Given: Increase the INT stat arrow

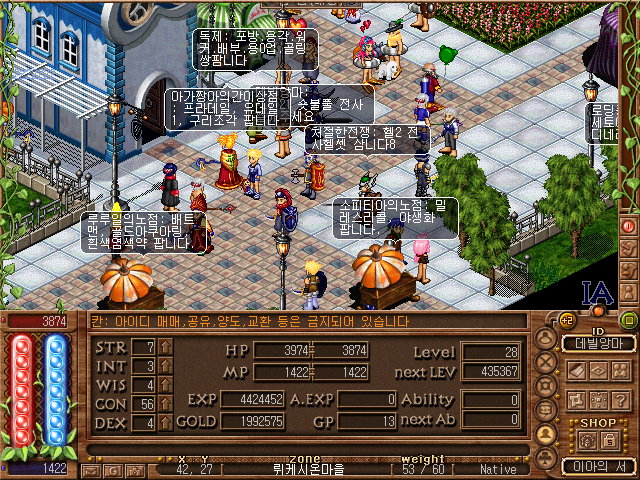Looking at the screenshot, I should coord(166,366).
